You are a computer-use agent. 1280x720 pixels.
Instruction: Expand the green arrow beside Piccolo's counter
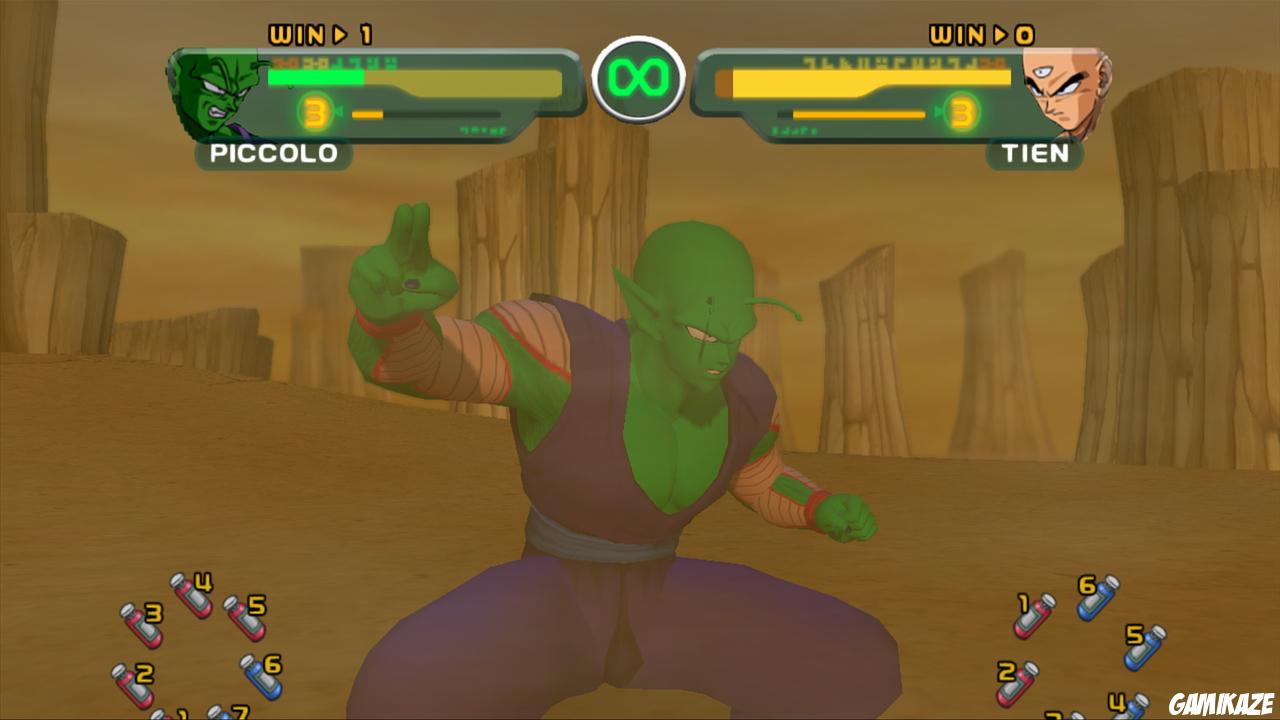341,112
